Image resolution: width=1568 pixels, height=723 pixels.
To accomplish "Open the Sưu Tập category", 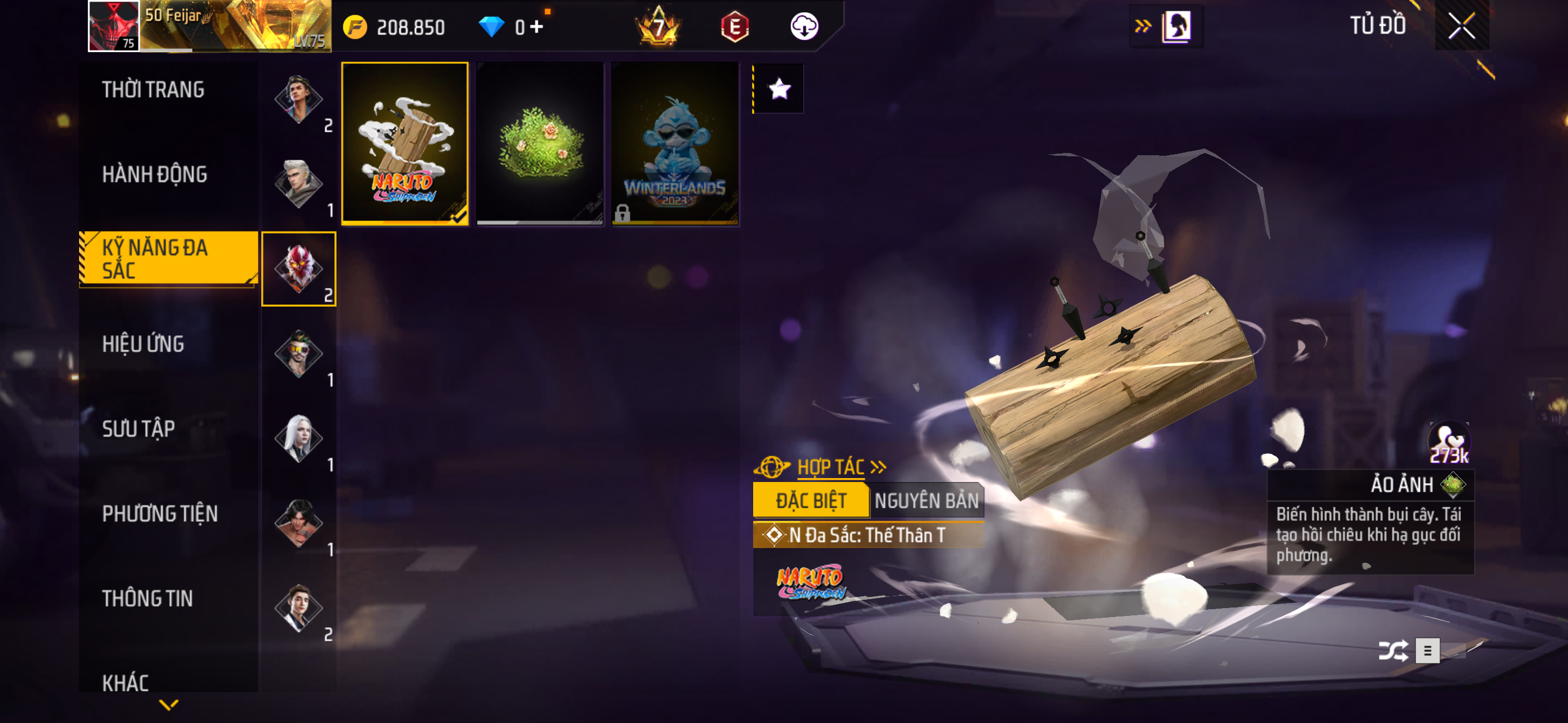I will click(x=138, y=429).
